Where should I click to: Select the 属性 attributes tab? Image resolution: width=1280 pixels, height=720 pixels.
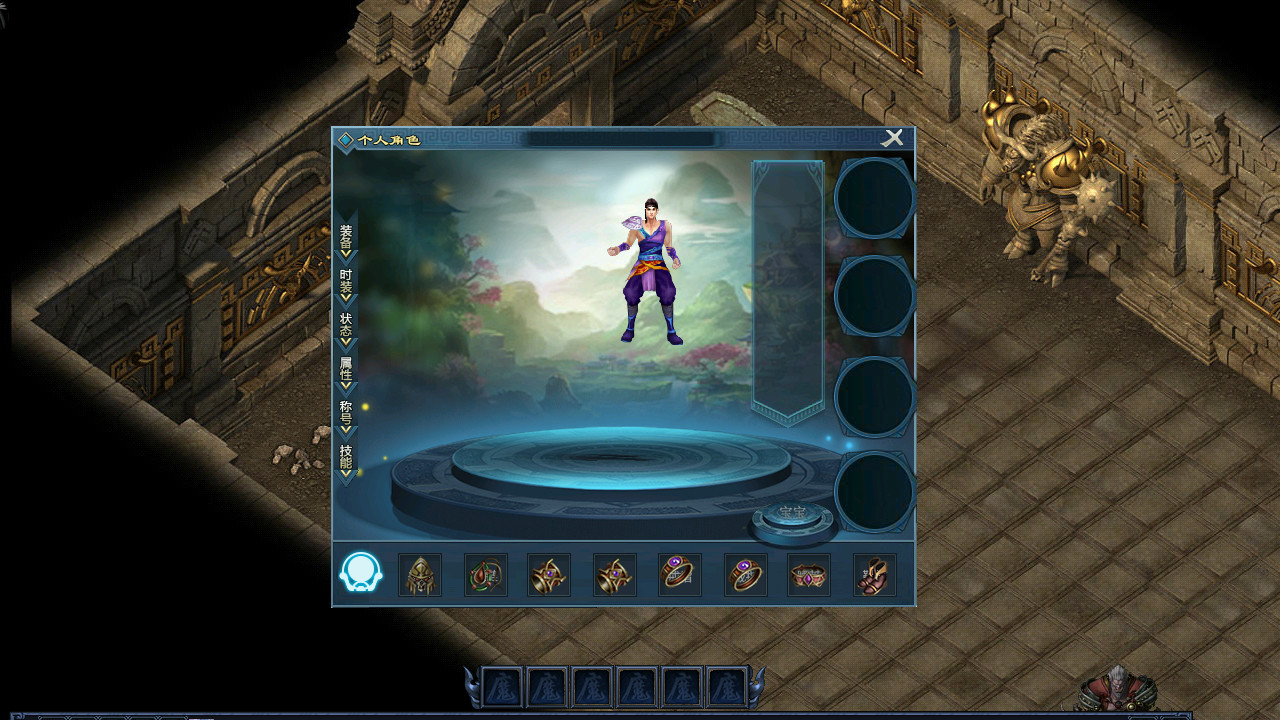[x=346, y=370]
